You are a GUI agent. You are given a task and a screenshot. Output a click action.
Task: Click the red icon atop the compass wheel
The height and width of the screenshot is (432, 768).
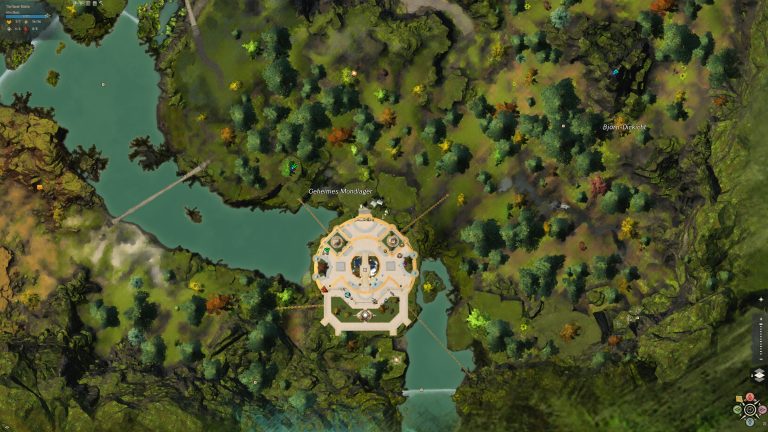pos(749,399)
